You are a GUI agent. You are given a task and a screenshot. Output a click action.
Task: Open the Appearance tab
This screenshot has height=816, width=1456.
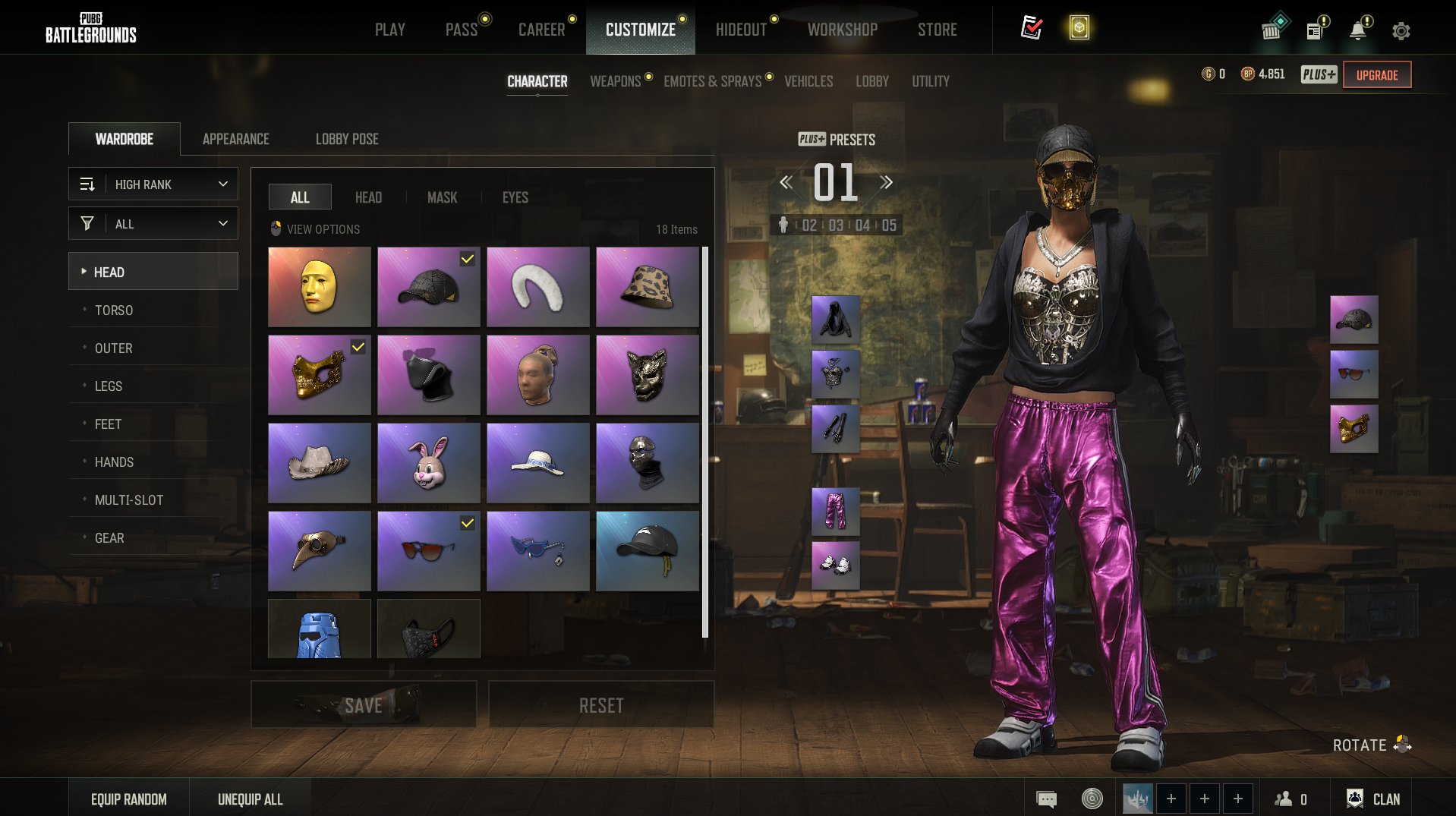click(235, 139)
